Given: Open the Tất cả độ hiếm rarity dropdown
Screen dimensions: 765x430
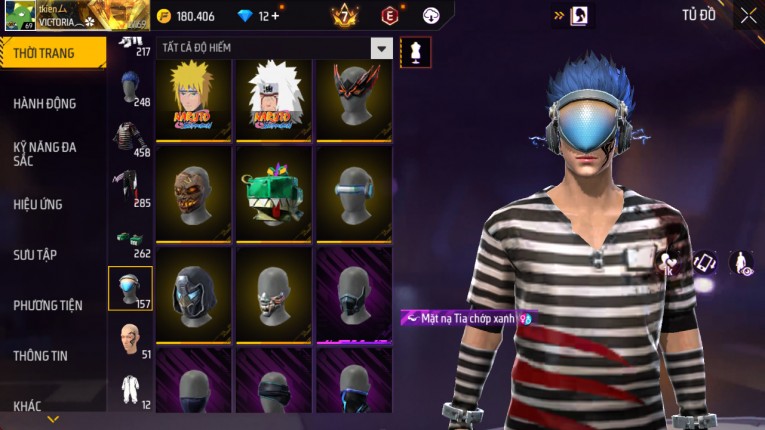Looking at the screenshot, I should (x=381, y=48).
